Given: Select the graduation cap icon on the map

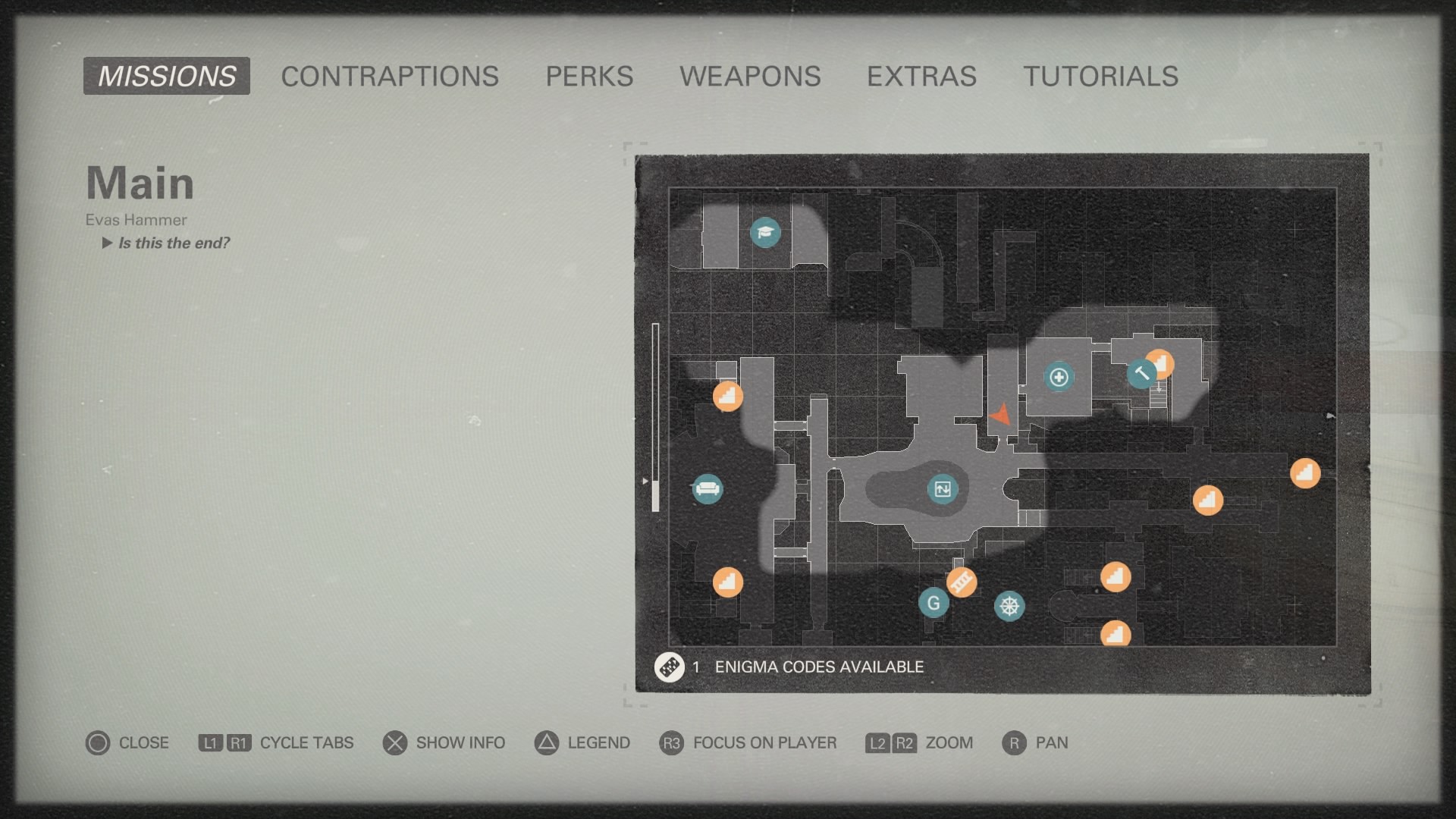Looking at the screenshot, I should coord(764,234).
